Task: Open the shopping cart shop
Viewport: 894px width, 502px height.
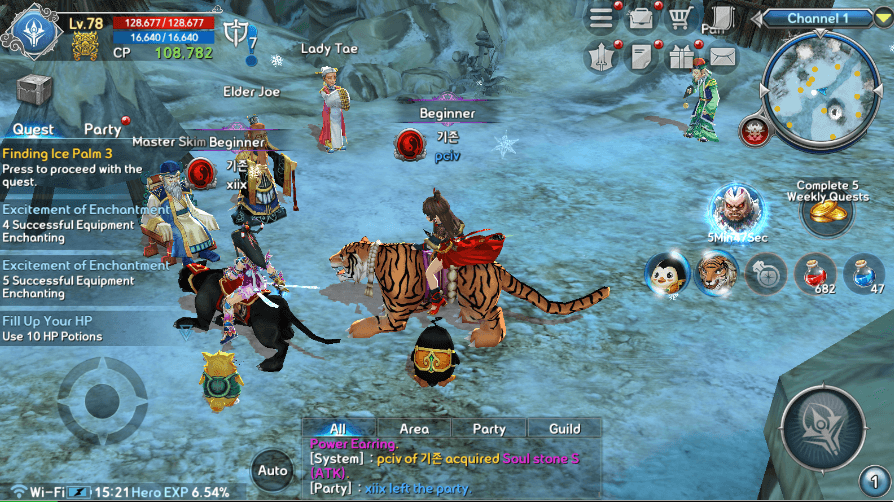Action: click(681, 19)
